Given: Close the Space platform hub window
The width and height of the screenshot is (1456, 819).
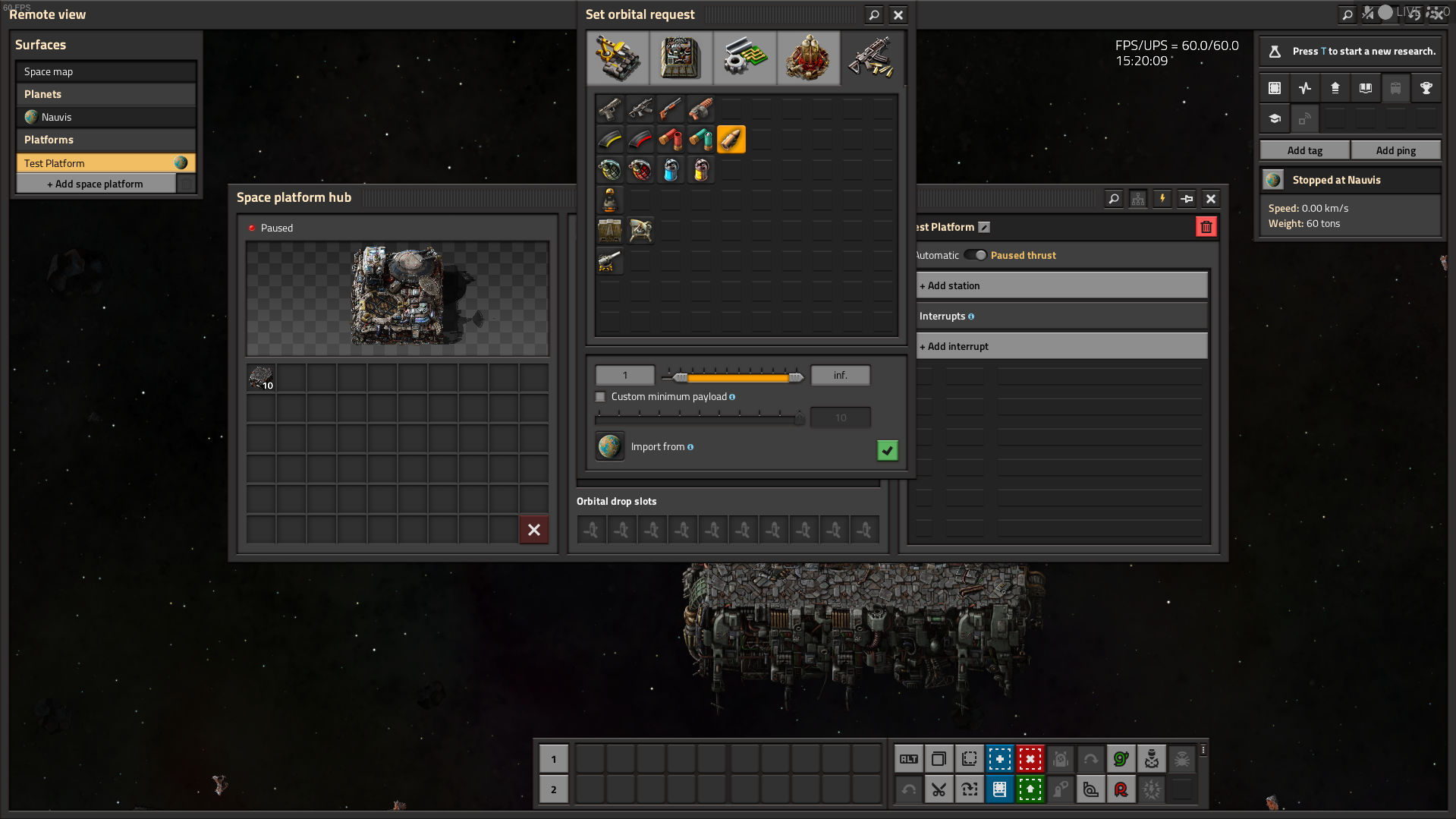Looking at the screenshot, I should [x=1211, y=199].
